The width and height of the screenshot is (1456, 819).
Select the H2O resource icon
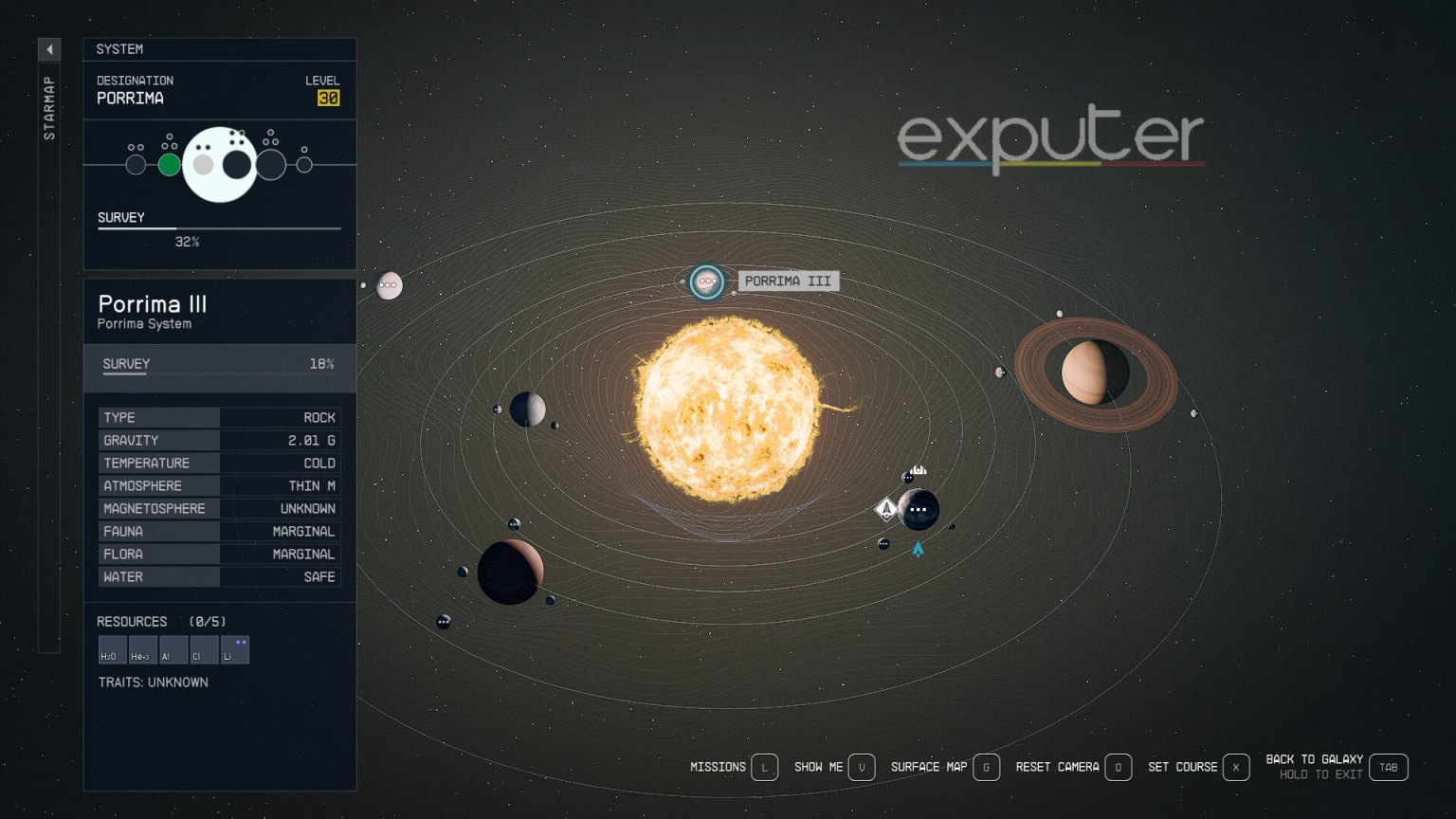[111, 649]
